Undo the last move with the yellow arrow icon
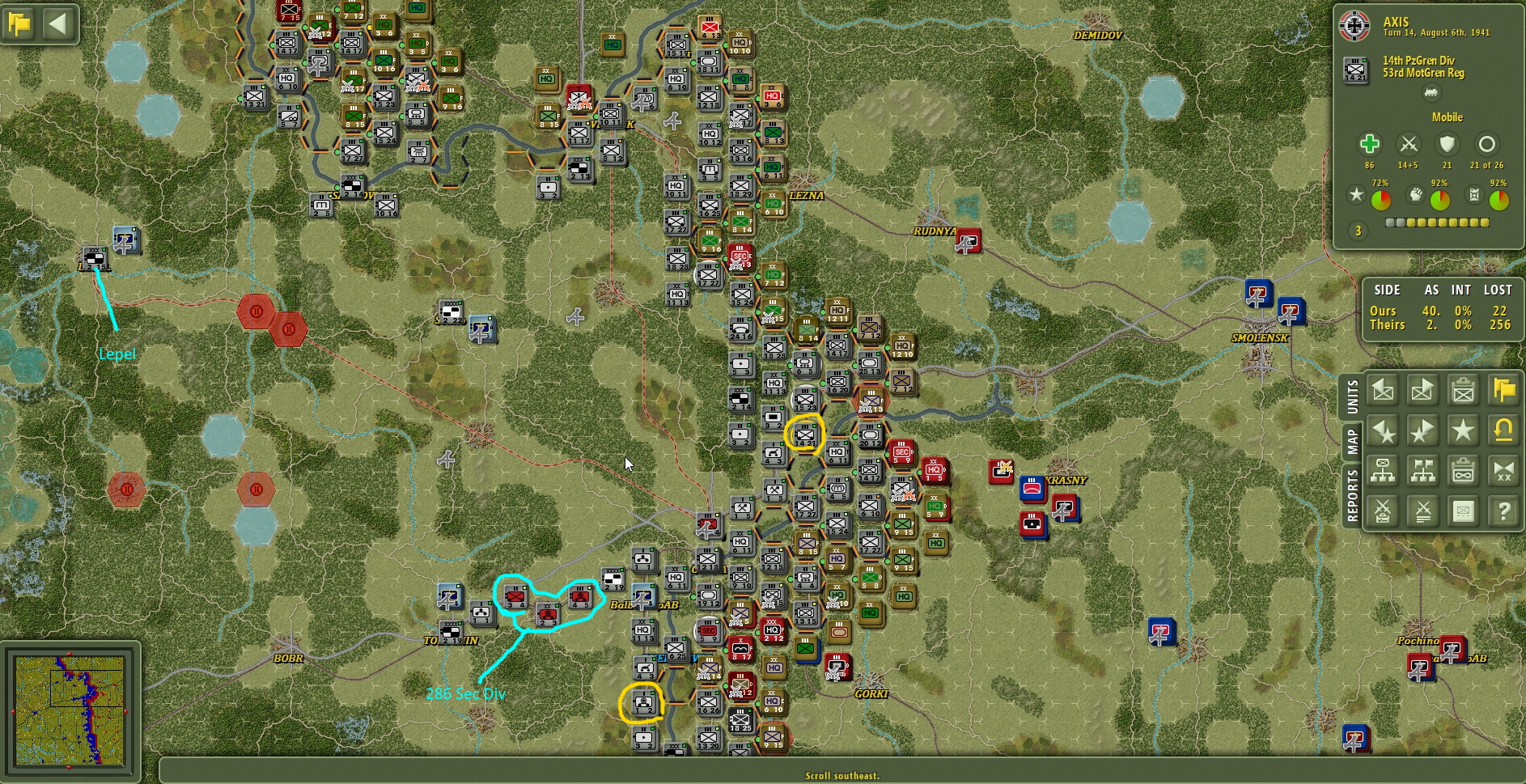Screen dimensions: 1526x784 (x=1503, y=430)
